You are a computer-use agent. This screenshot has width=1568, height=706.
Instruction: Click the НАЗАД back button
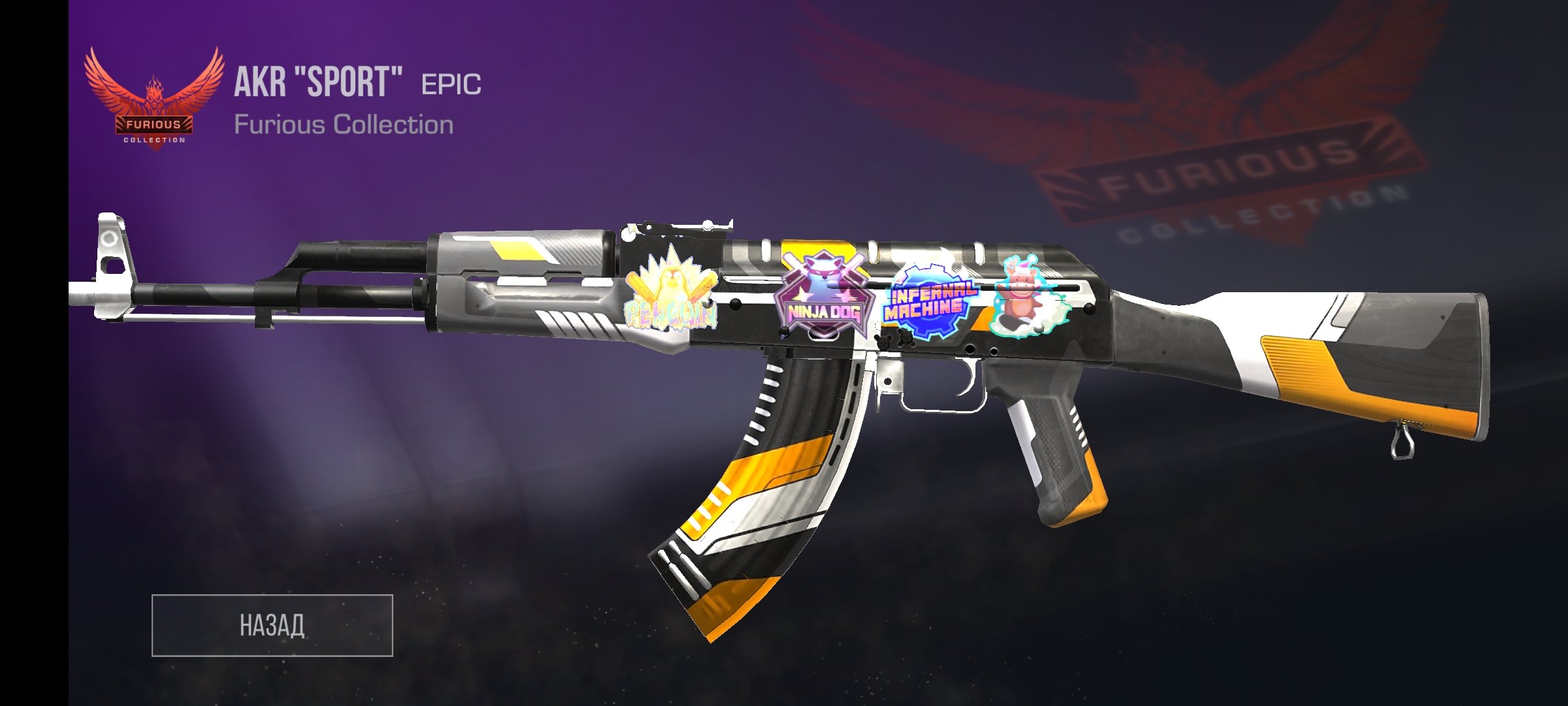pyautogui.click(x=272, y=625)
